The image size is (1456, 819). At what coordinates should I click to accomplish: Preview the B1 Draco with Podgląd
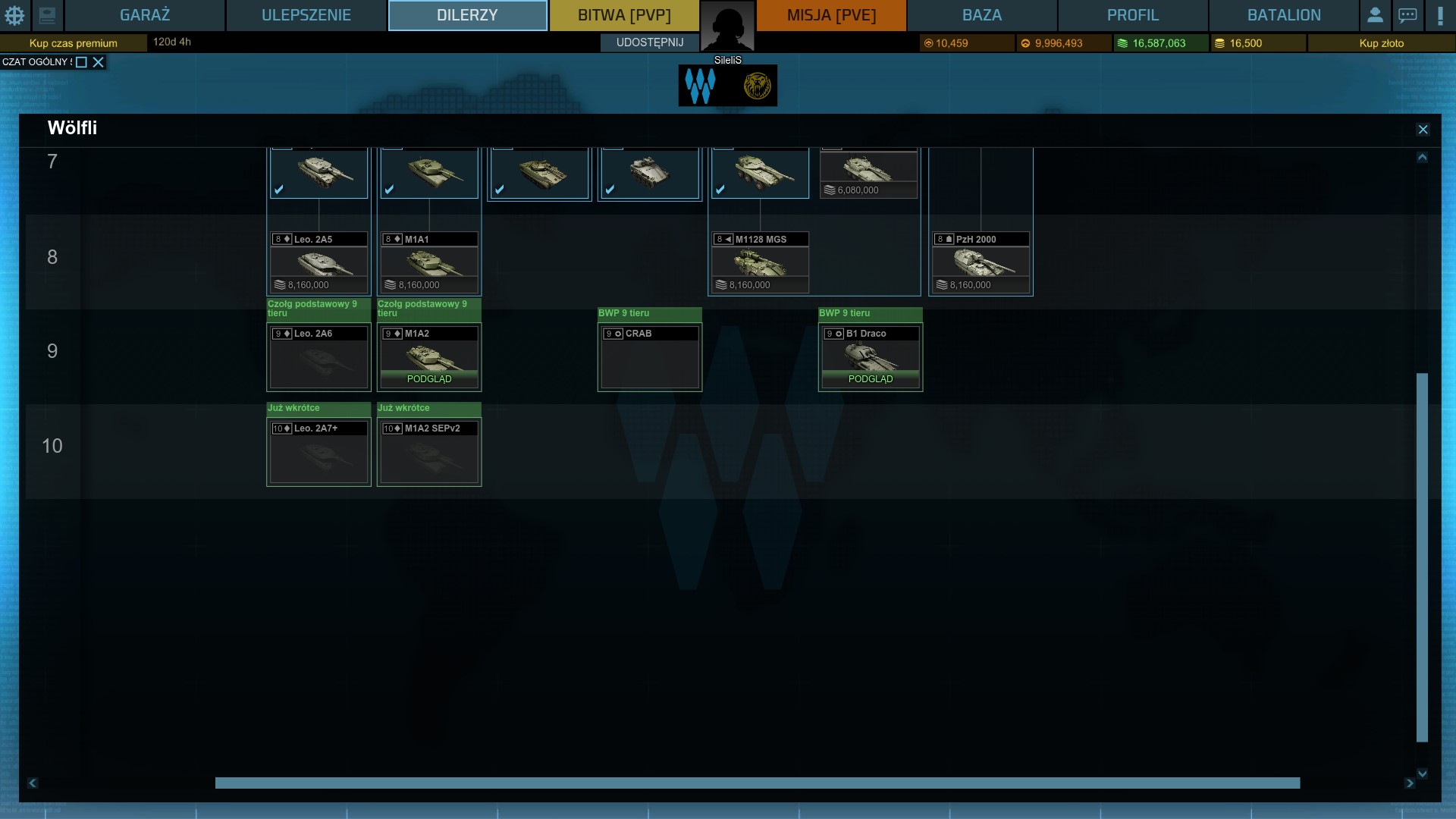pos(871,378)
